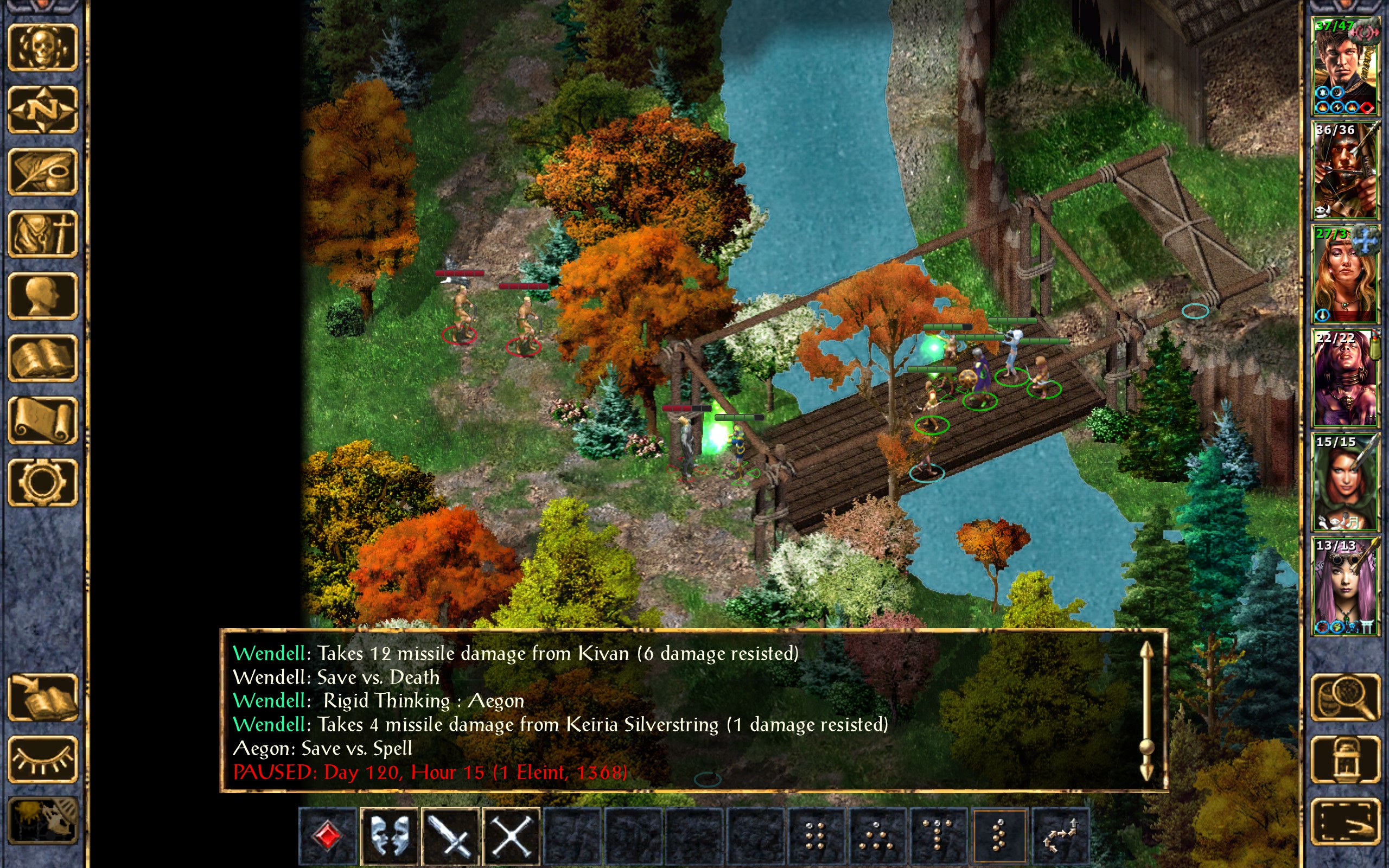The width and height of the screenshot is (1389, 868).
Task: Open the journal with the quill icon
Action: click(42, 171)
